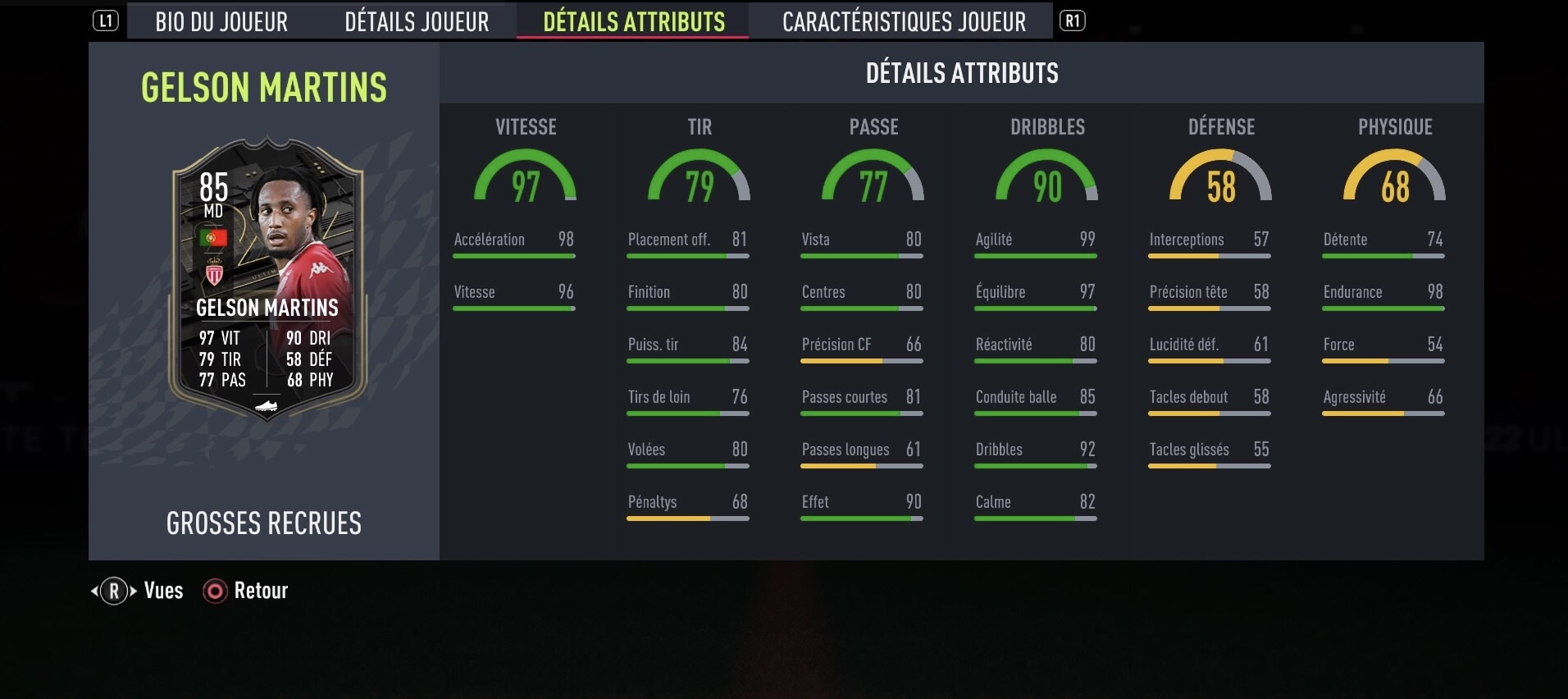
Task: Switch to the BIO DU JOUEUR tab
Action: click(221, 21)
